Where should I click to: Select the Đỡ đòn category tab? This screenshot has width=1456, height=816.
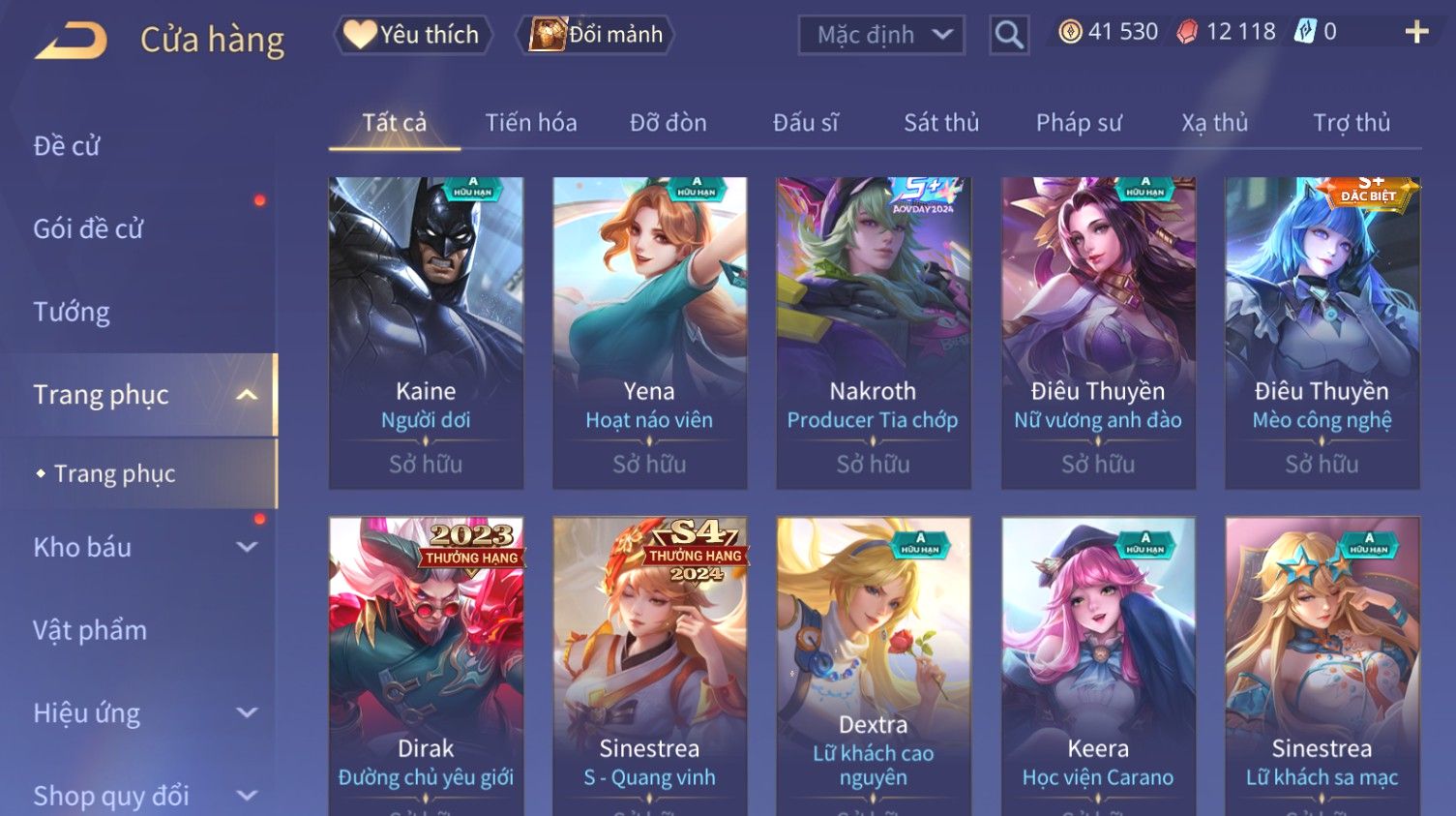coord(668,123)
